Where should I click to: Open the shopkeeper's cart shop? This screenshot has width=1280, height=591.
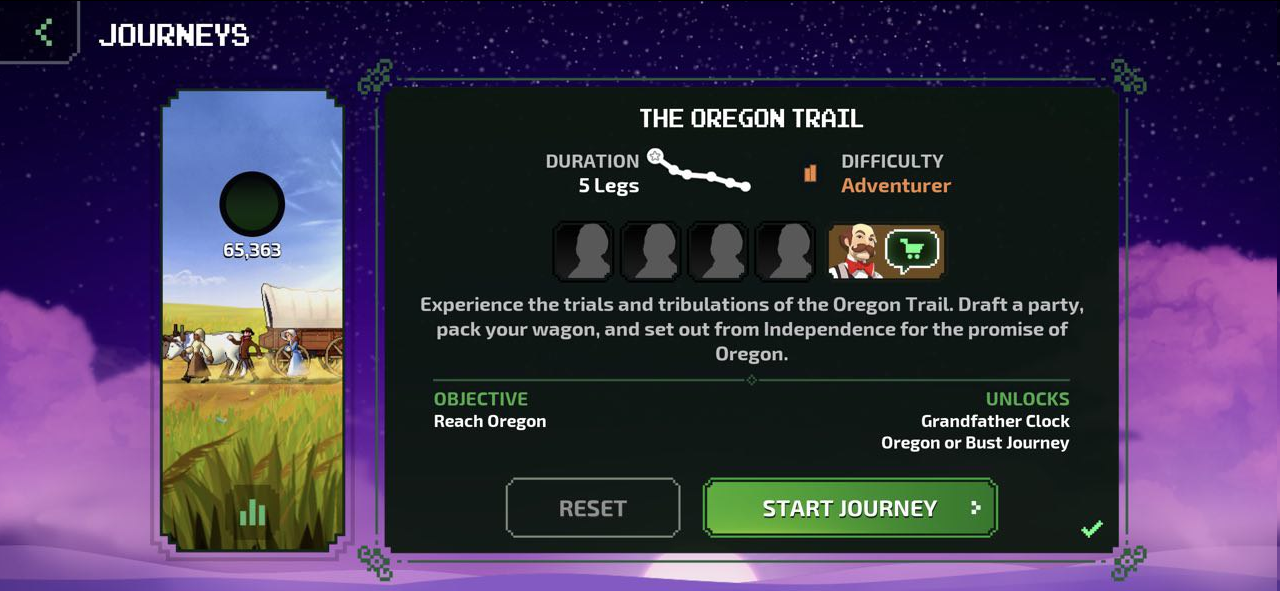coord(911,251)
